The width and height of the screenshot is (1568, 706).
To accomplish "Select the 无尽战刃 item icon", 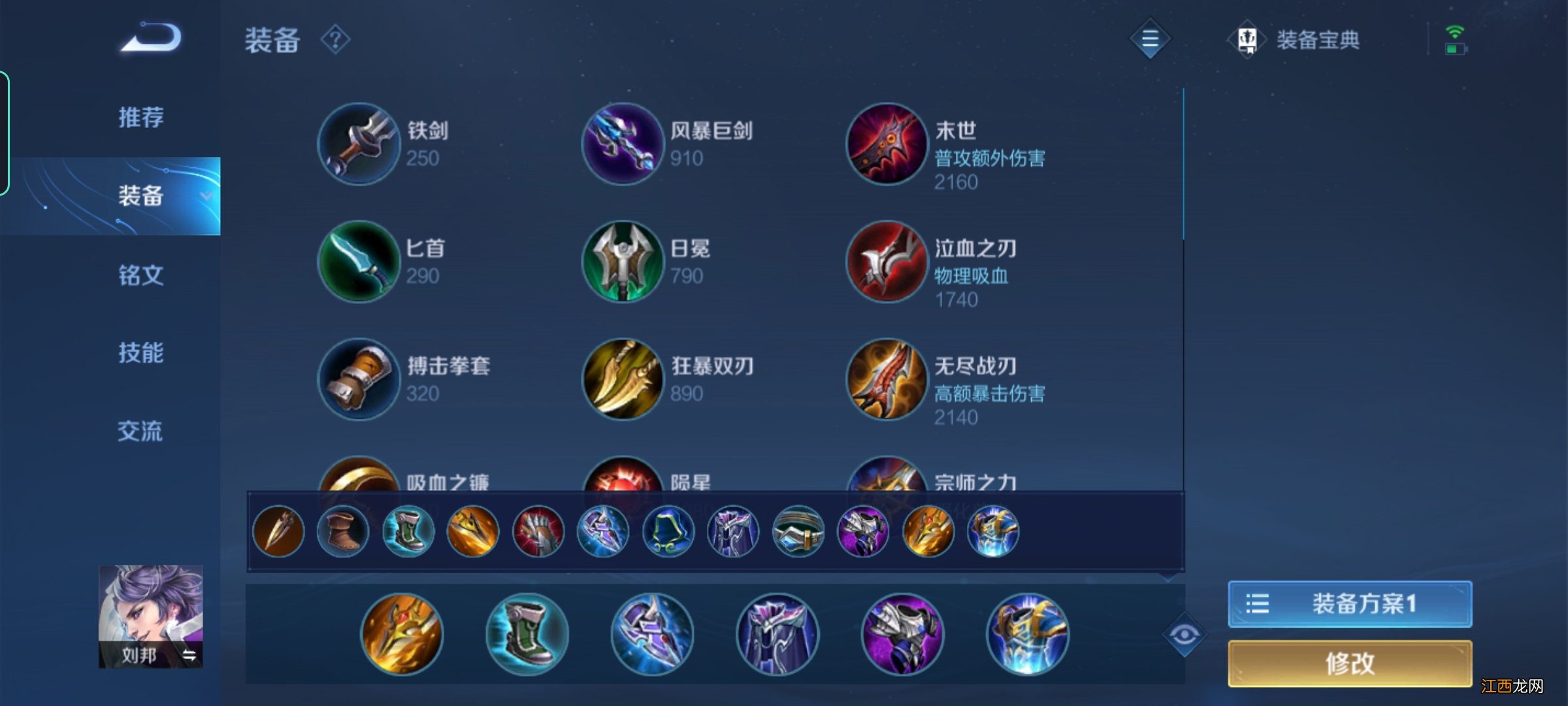I will [x=889, y=379].
